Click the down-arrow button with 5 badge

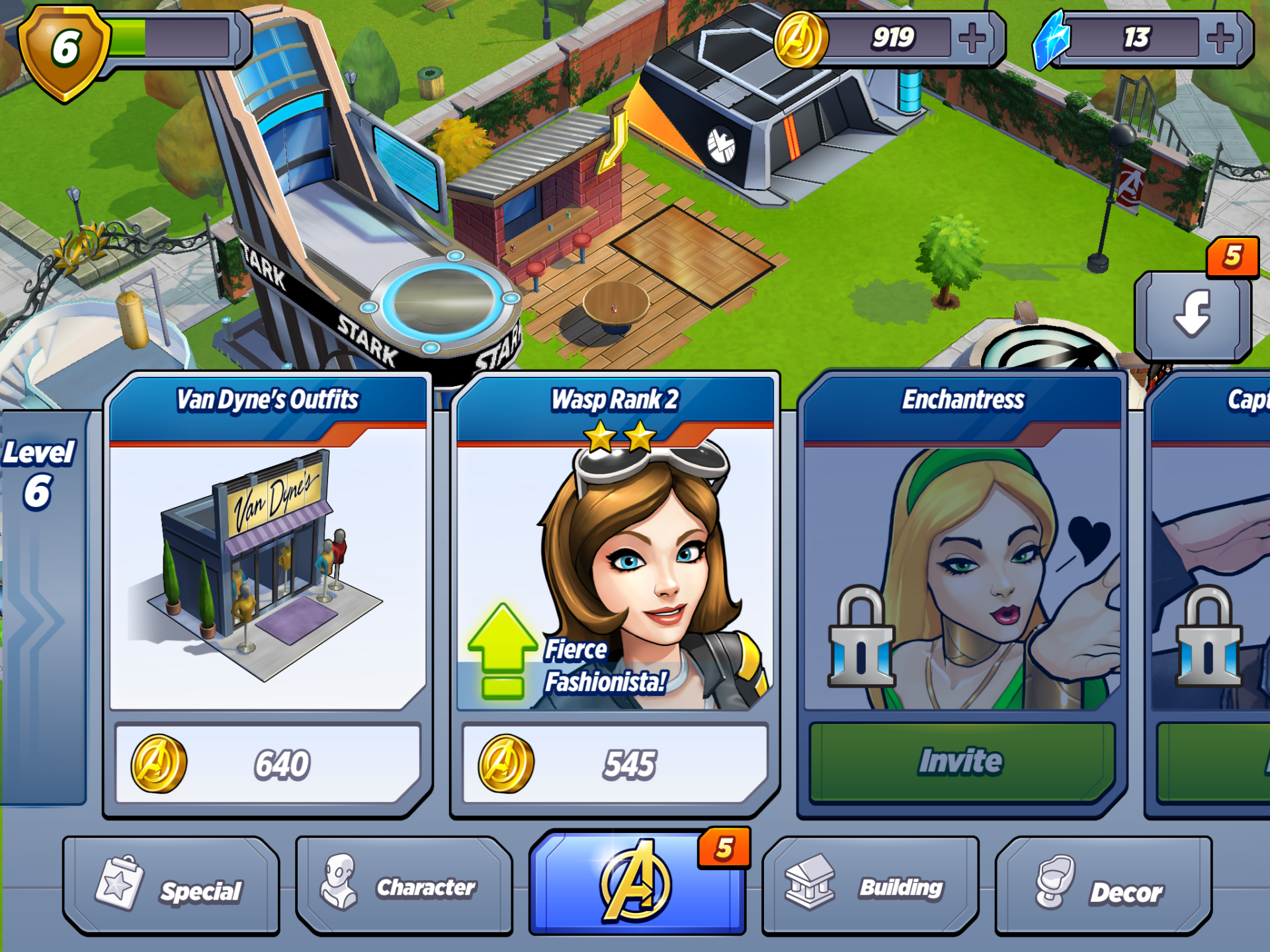[x=1193, y=315]
